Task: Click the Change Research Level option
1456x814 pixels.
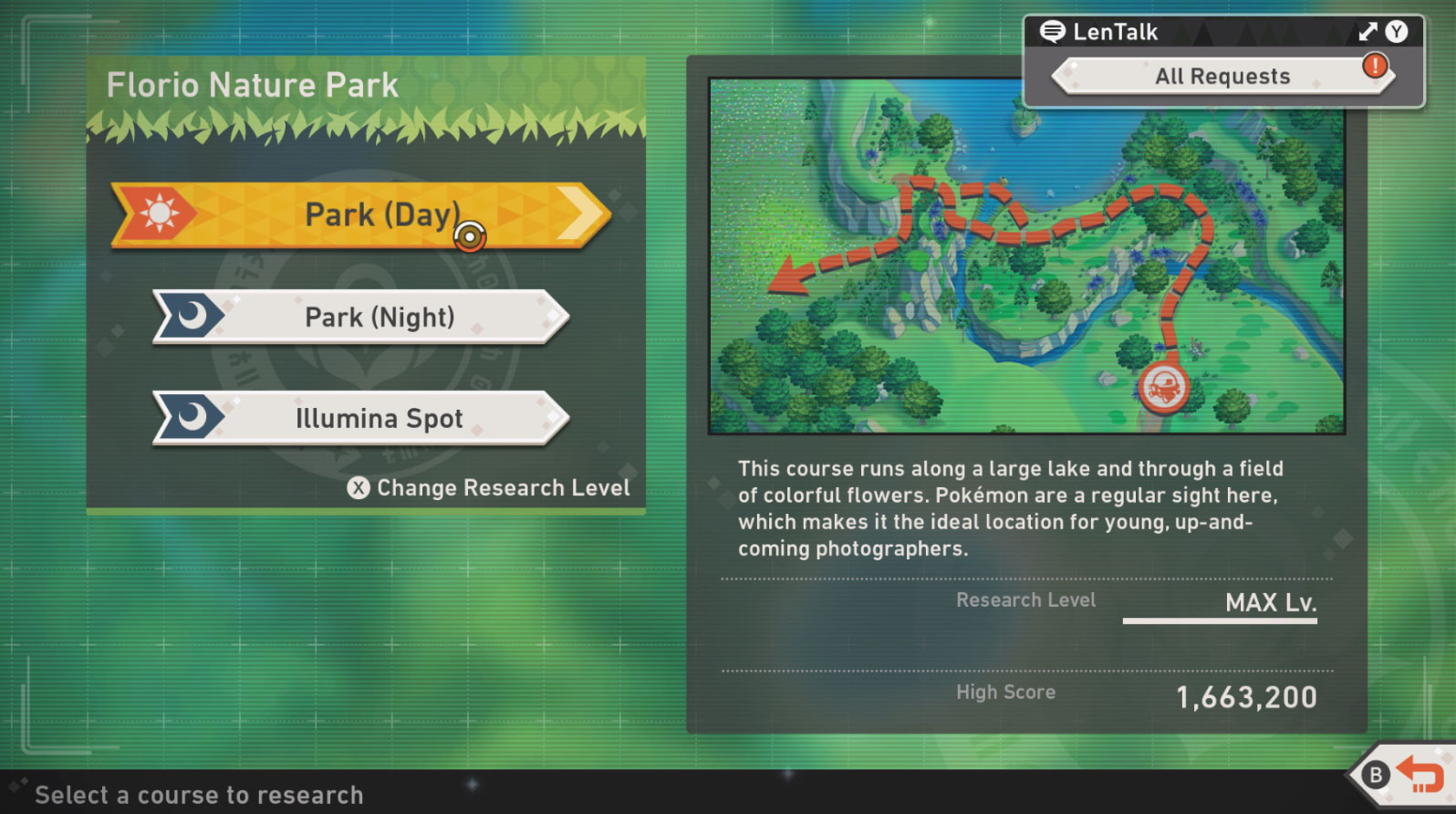Action: click(489, 488)
